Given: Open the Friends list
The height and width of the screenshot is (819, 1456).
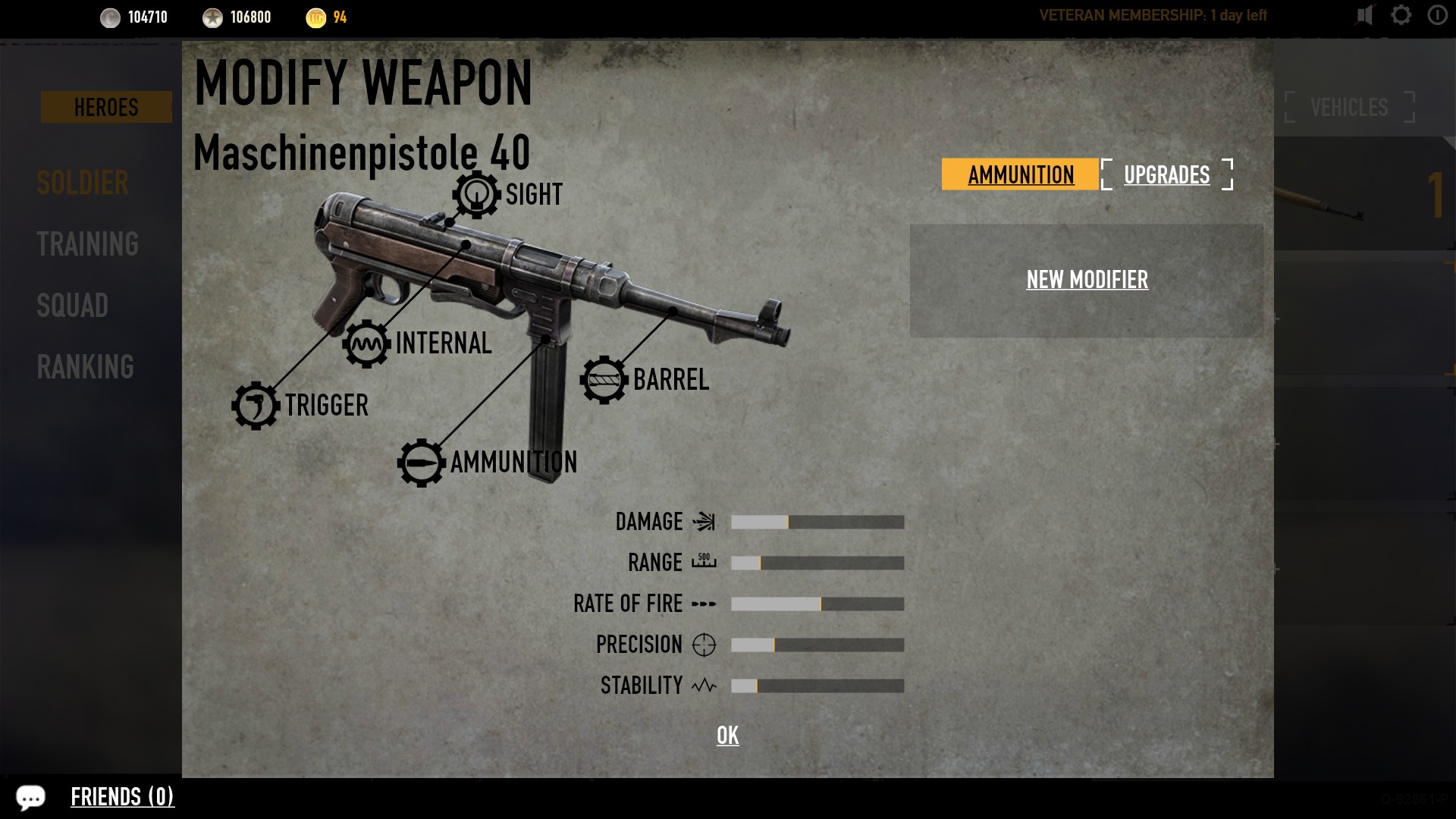Looking at the screenshot, I should click(122, 797).
